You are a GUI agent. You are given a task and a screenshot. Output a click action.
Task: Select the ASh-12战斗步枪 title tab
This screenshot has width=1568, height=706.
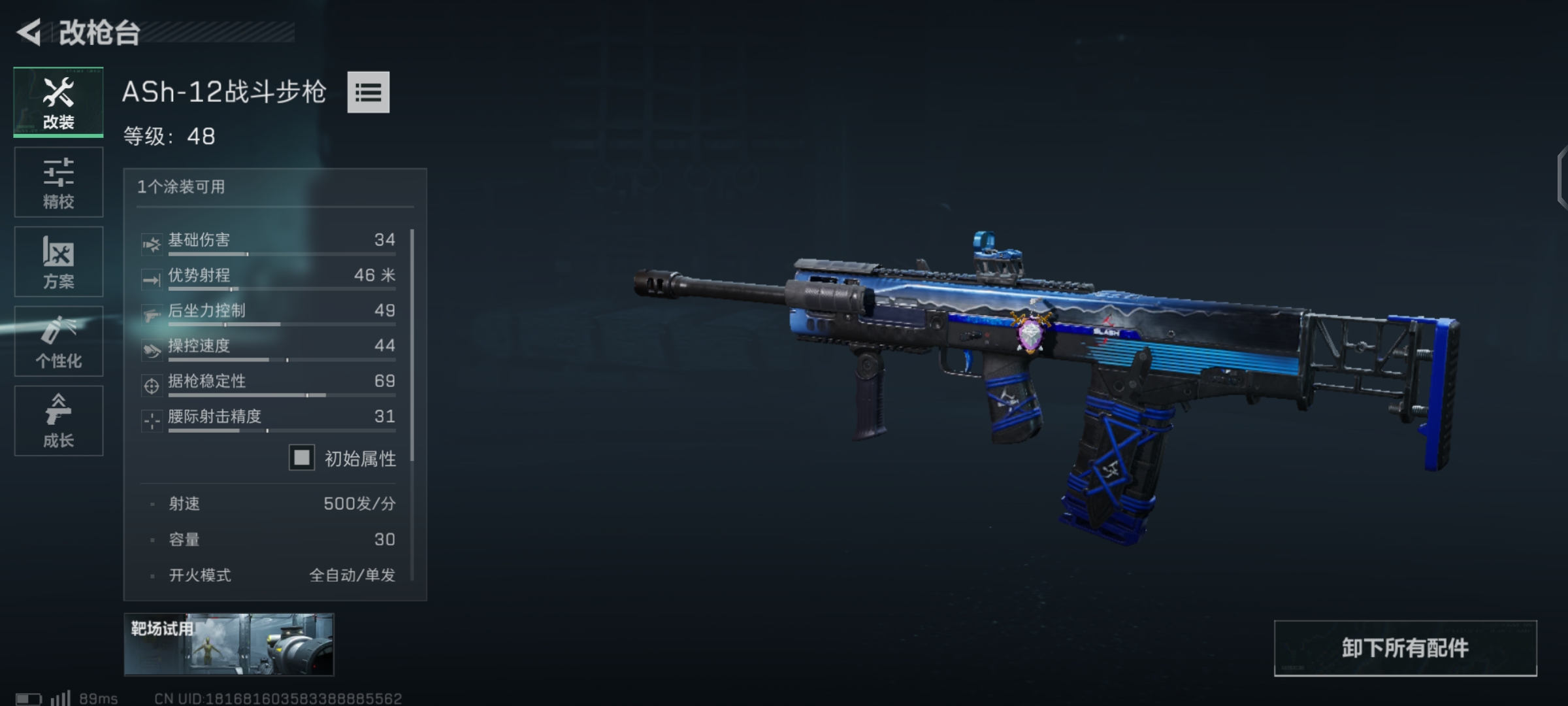point(225,93)
